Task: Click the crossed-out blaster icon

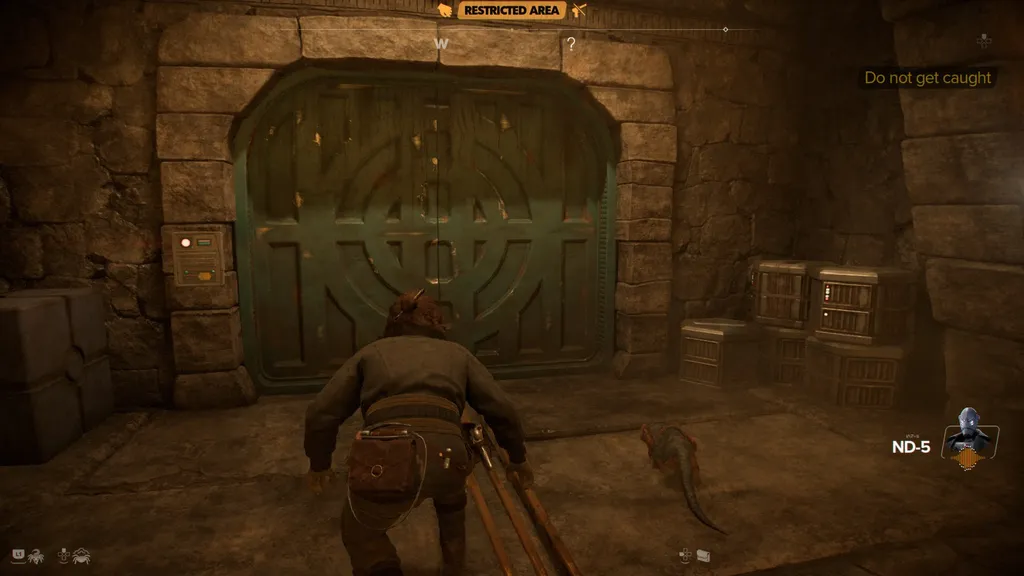Action: [579, 10]
